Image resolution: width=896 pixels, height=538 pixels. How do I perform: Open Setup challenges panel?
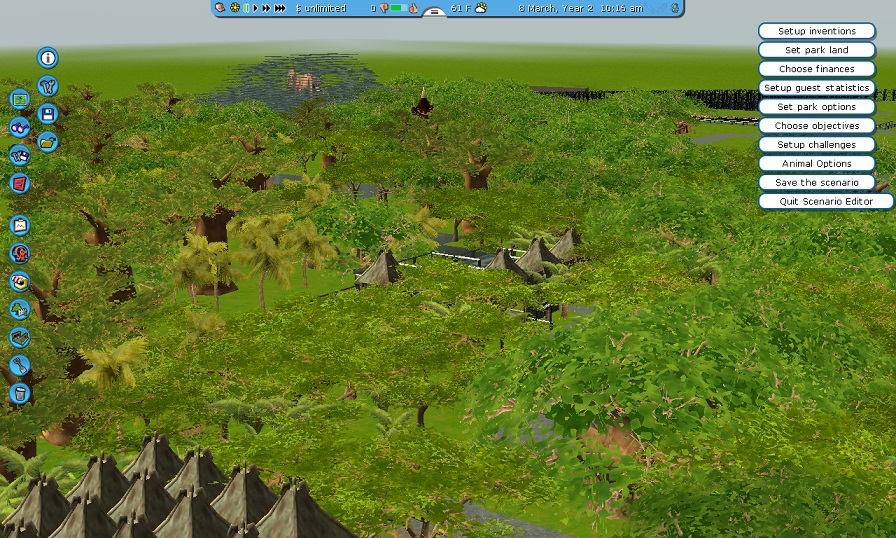pyautogui.click(x=816, y=145)
